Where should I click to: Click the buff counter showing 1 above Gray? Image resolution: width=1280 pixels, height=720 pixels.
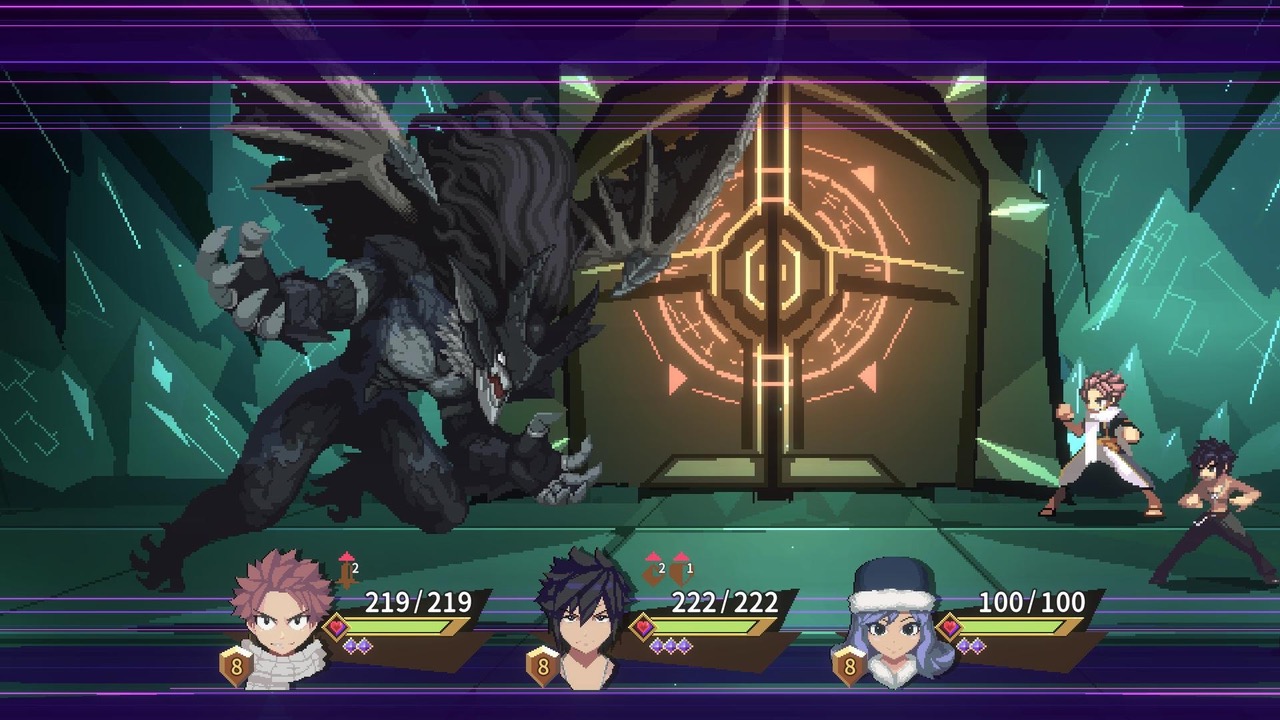coord(690,568)
